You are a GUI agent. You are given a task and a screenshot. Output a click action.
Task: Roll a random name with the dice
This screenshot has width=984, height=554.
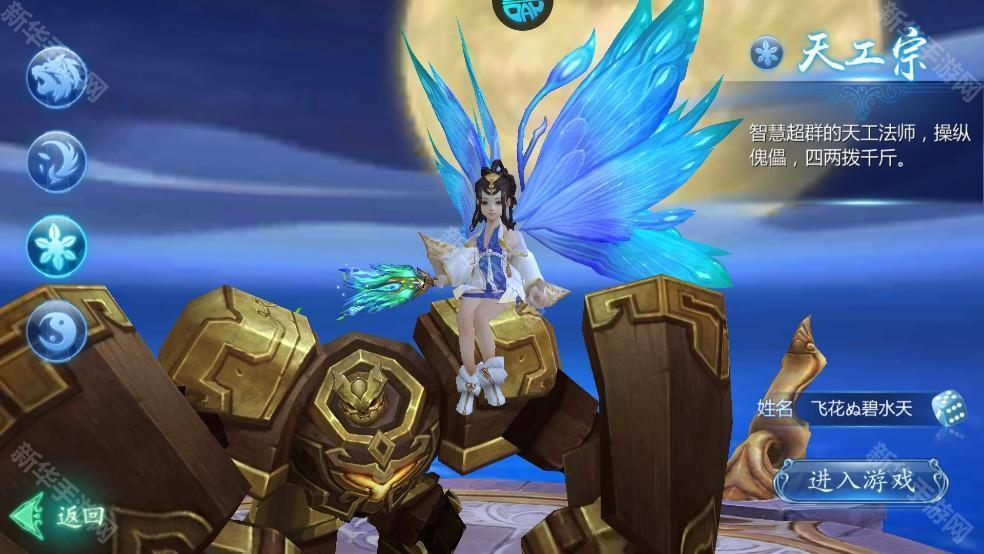click(948, 408)
